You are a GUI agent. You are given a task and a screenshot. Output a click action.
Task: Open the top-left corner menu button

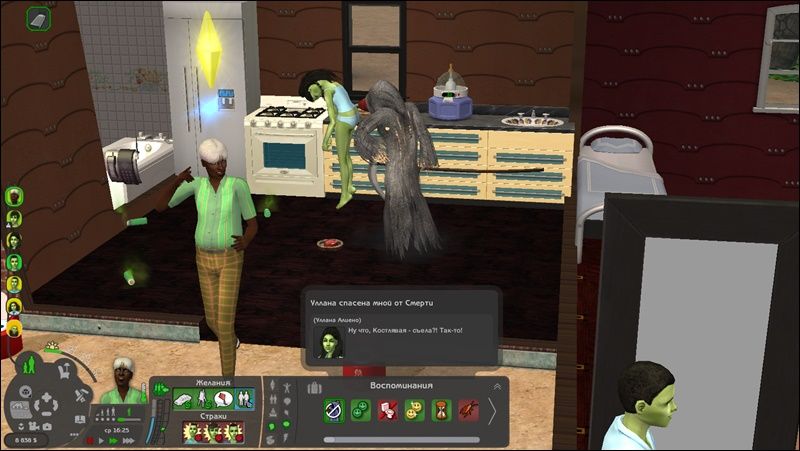(38, 18)
